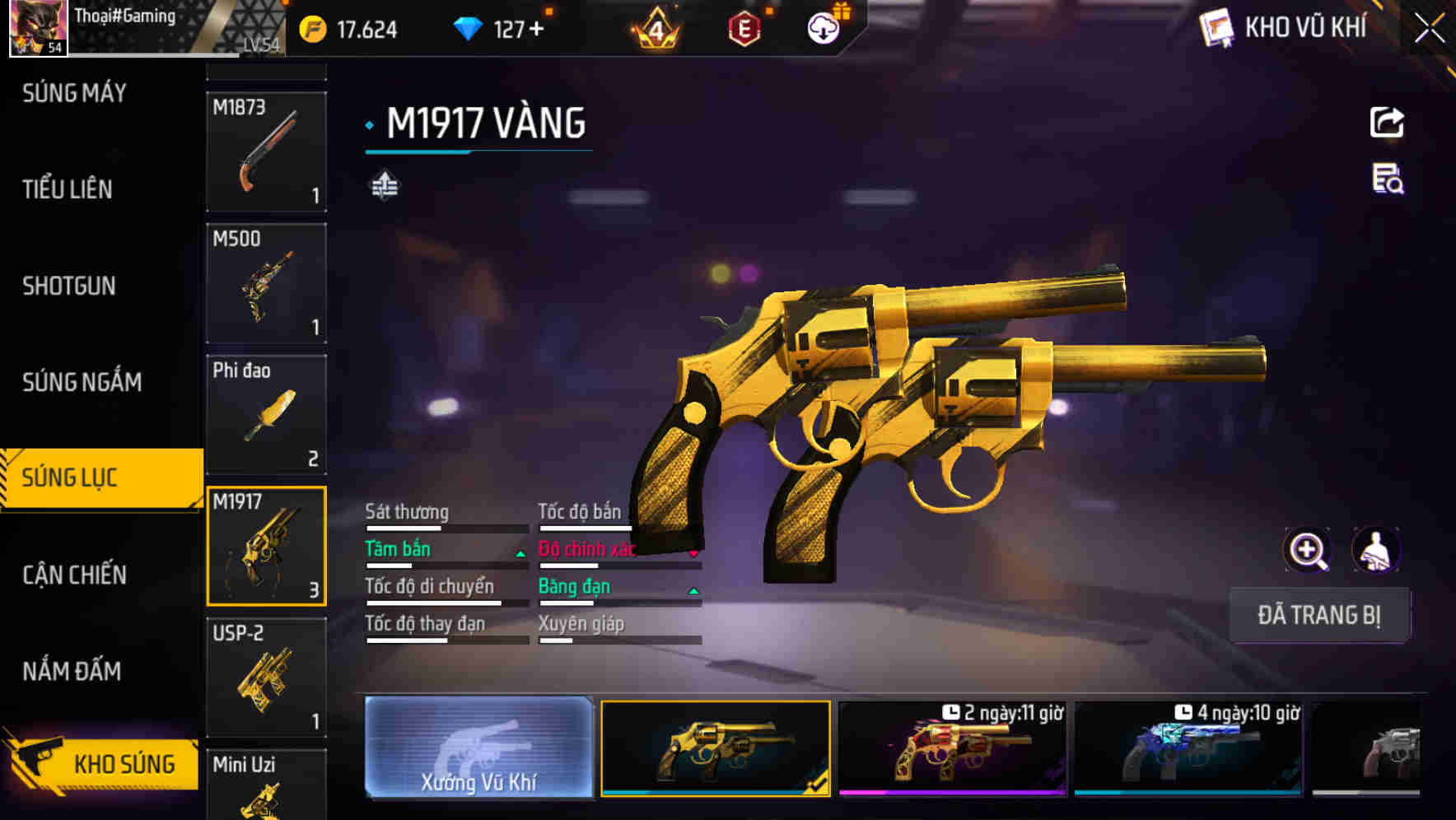Image resolution: width=1456 pixels, height=820 pixels.
Task: Select the M1873 weapon slot
Action: (x=266, y=151)
